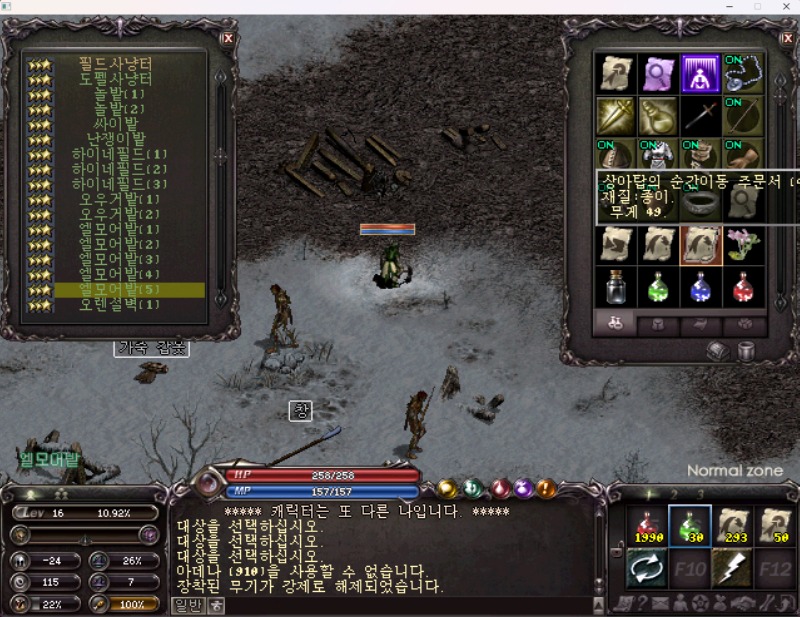Viewport: 800px width, 617px height.
Task: Select the empty glass bottle in inventory
Action: pyautogui.click(x=615, y=287)
